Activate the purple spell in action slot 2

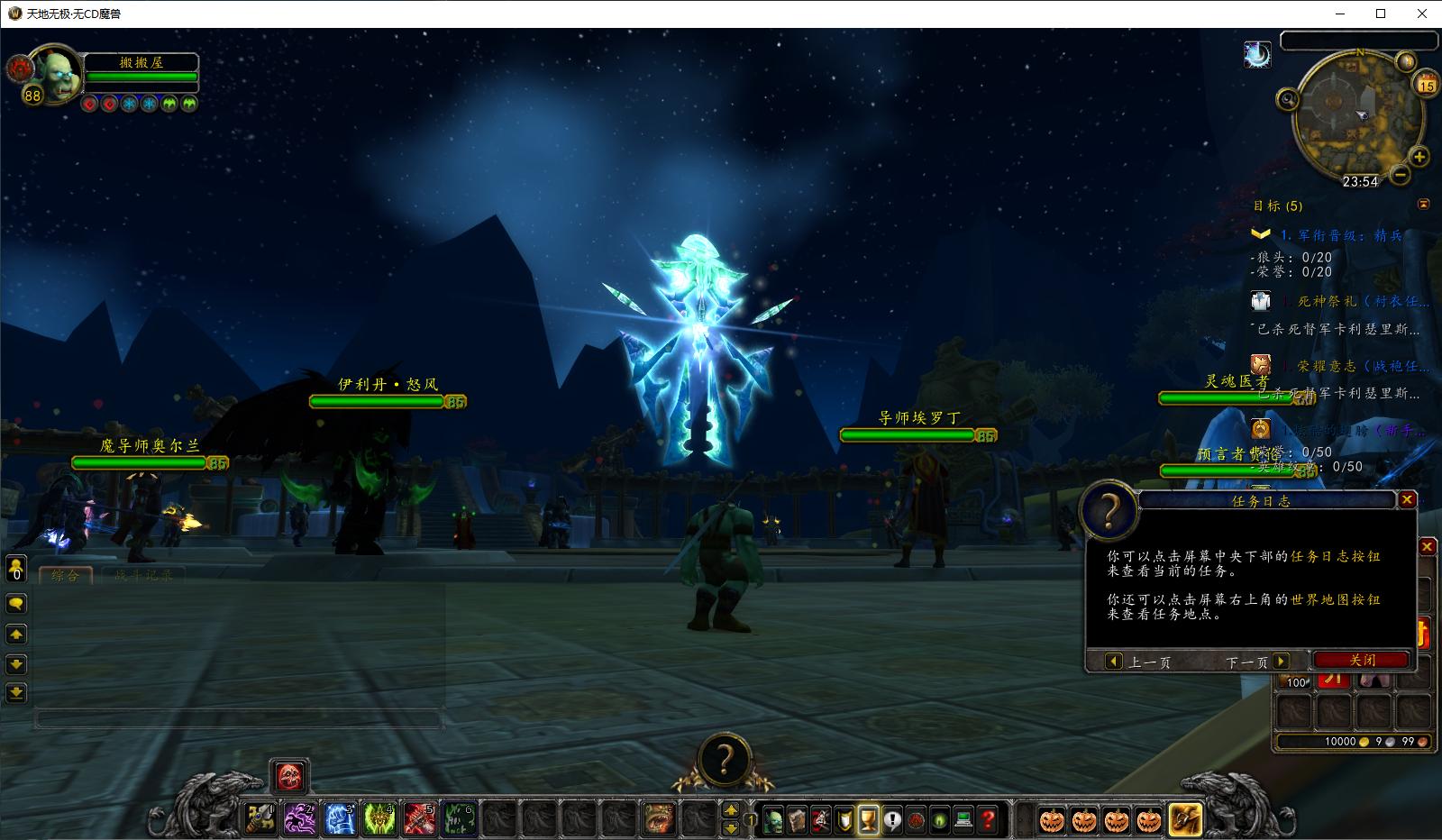point(300,818)
